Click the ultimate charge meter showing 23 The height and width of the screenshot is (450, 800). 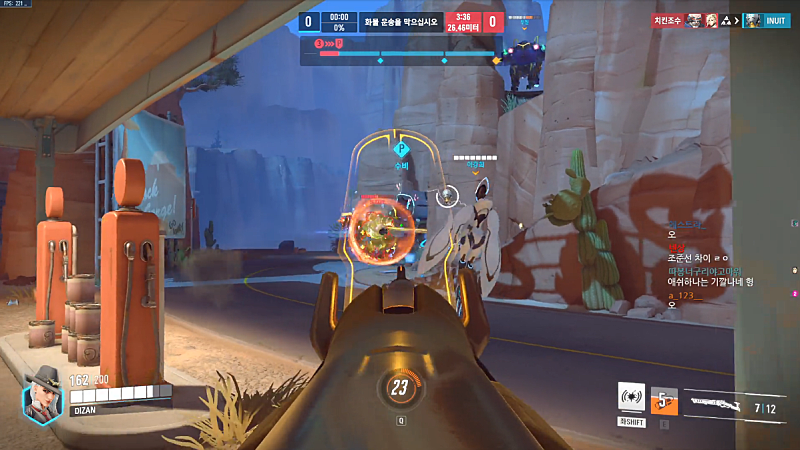pyautogui.click(x=400, y=387)
